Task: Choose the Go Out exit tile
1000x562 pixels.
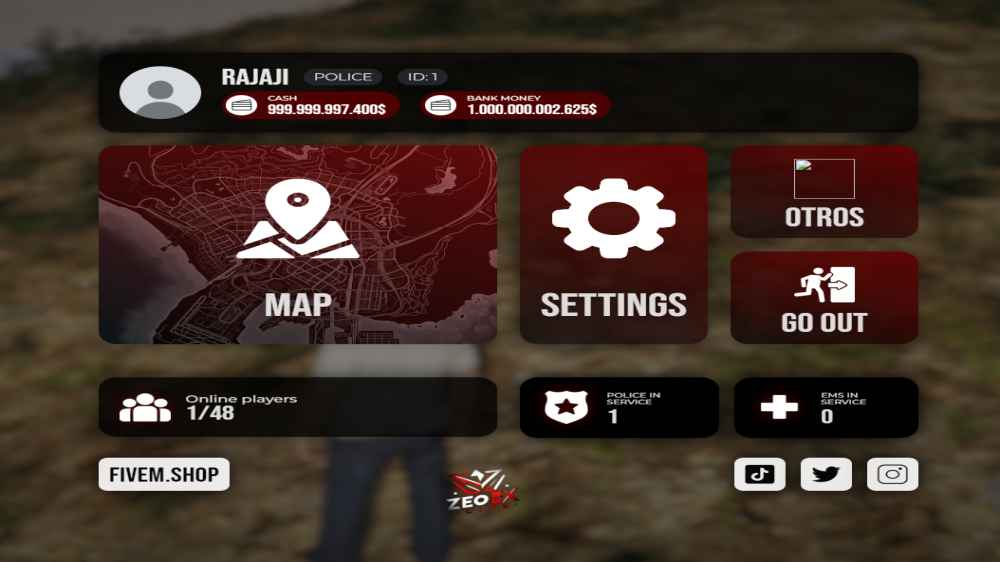Action: click(824, 298)
